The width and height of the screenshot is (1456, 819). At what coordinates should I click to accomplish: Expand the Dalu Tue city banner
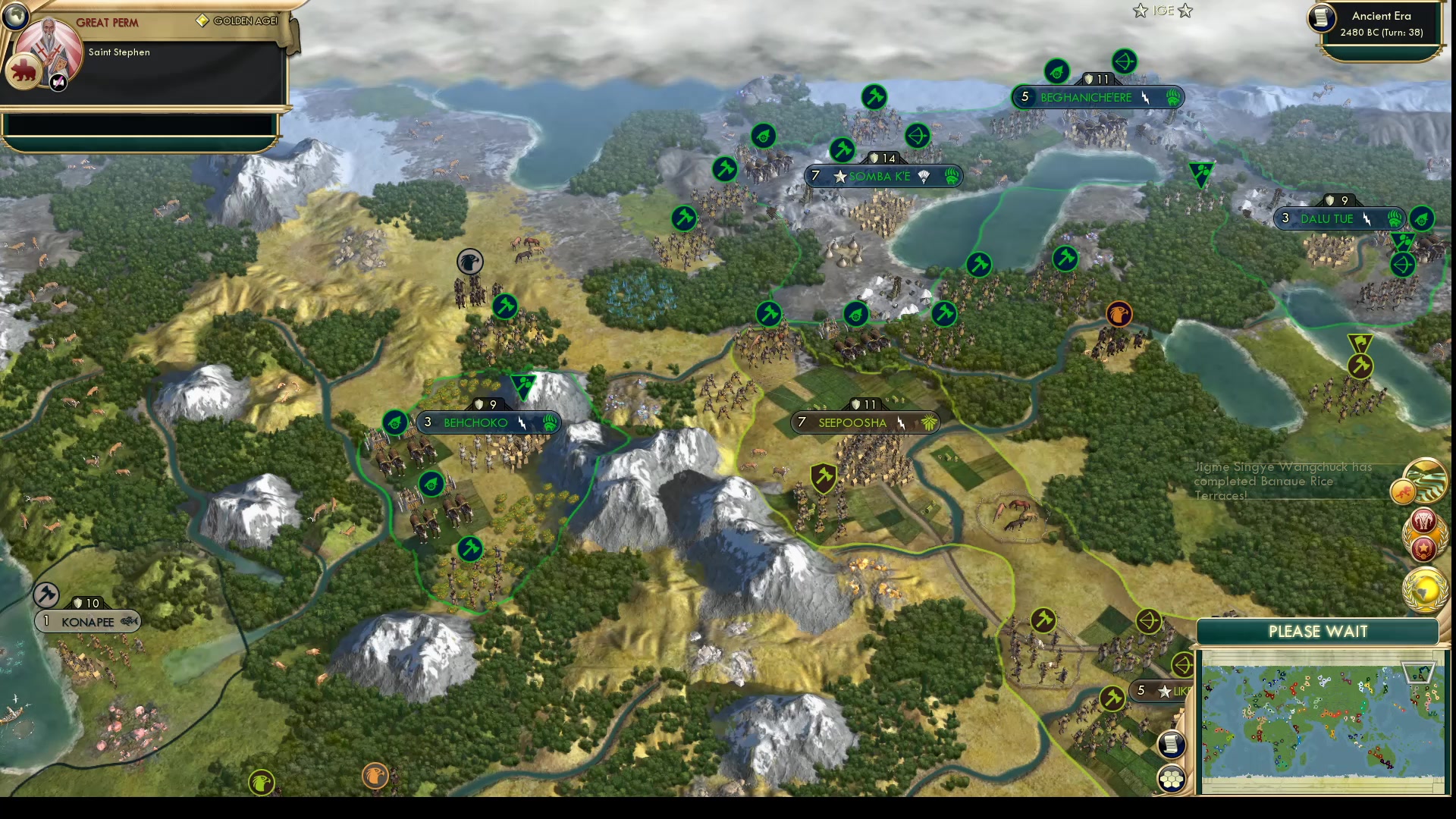pos(1341,219)
